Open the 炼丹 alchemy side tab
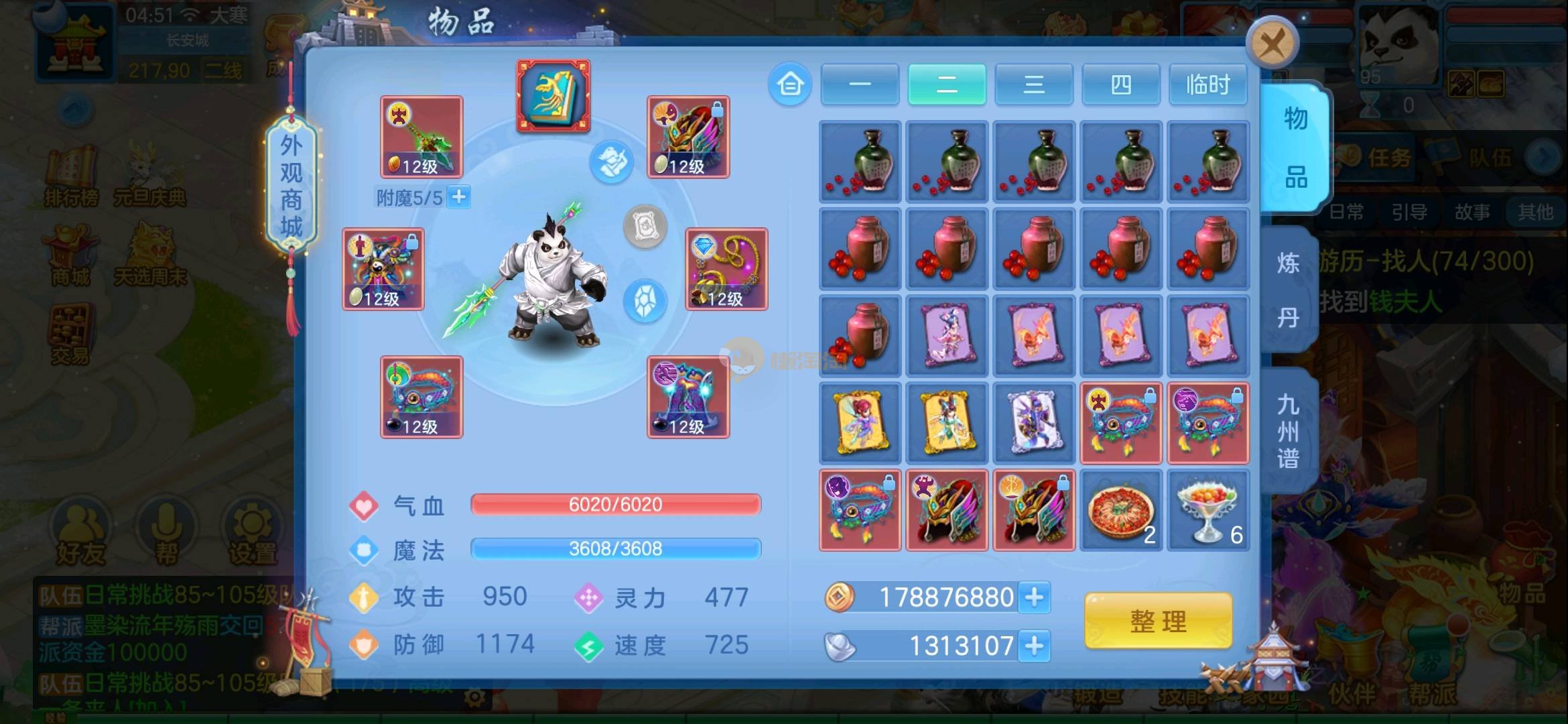This screenshot has width=1568, height=724. pos(1288,290)
